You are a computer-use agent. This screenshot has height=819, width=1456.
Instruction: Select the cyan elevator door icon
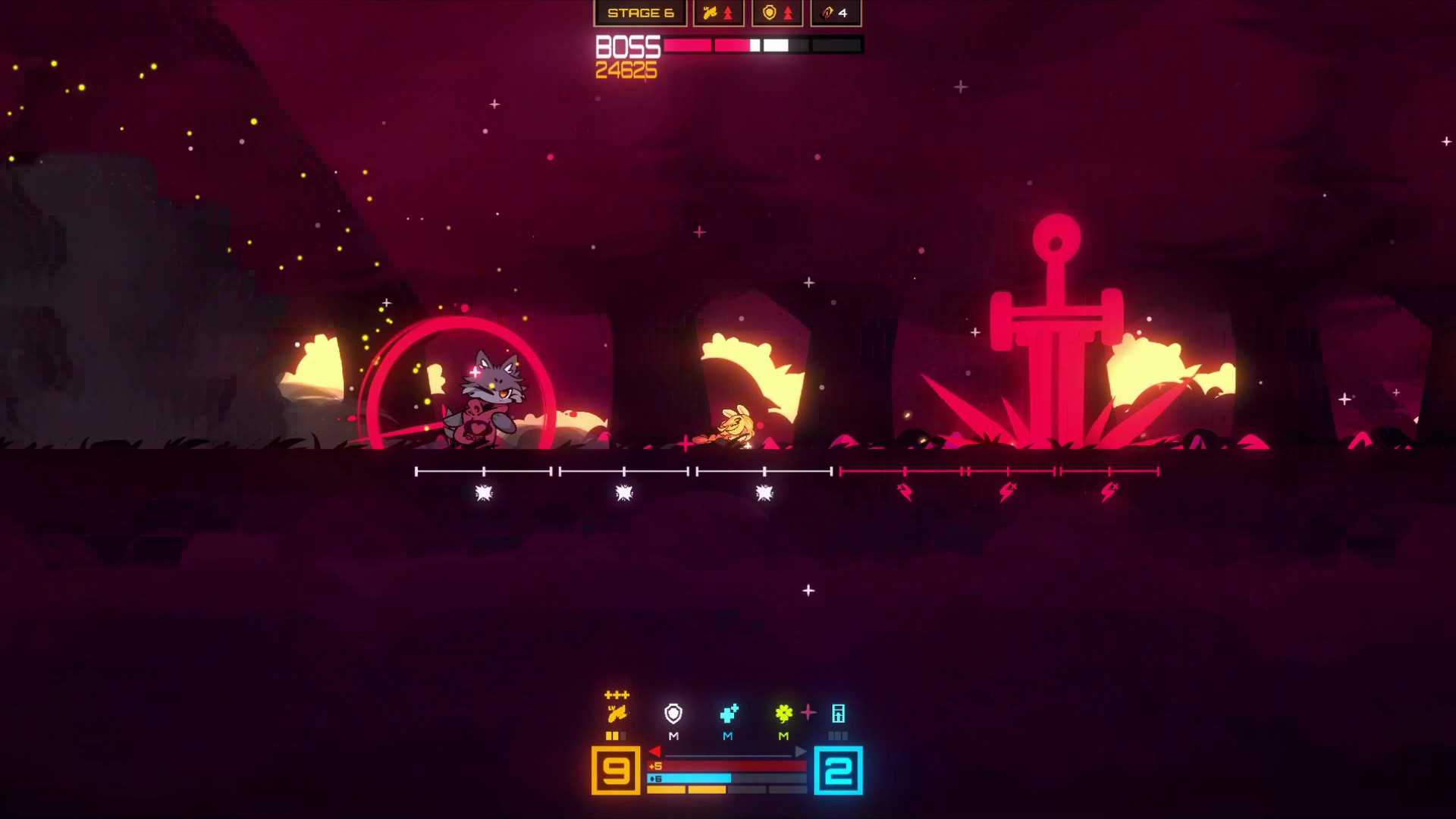point(839,714)
